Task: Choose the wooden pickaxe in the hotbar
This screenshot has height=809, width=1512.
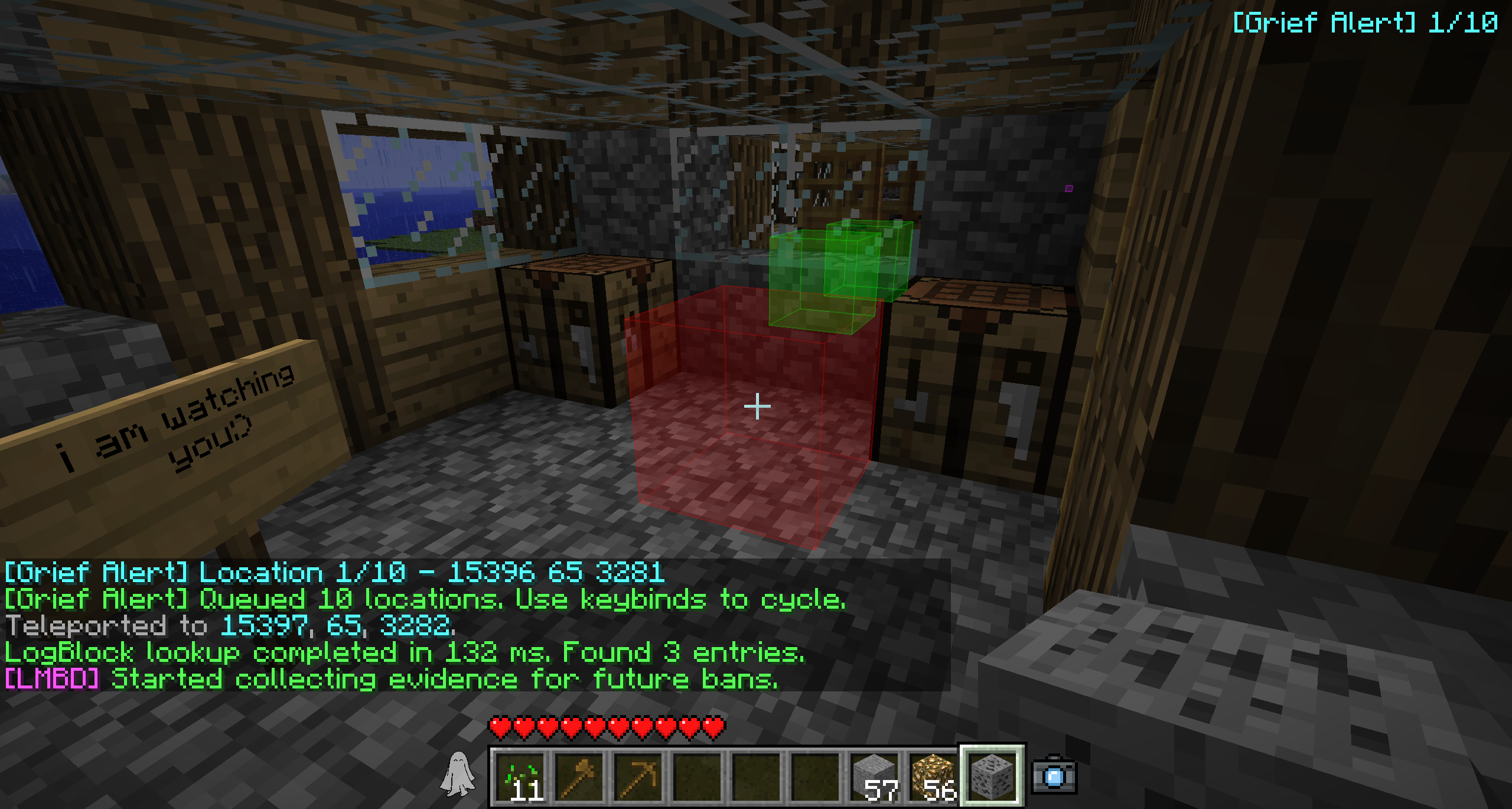Action: point(638,775)
